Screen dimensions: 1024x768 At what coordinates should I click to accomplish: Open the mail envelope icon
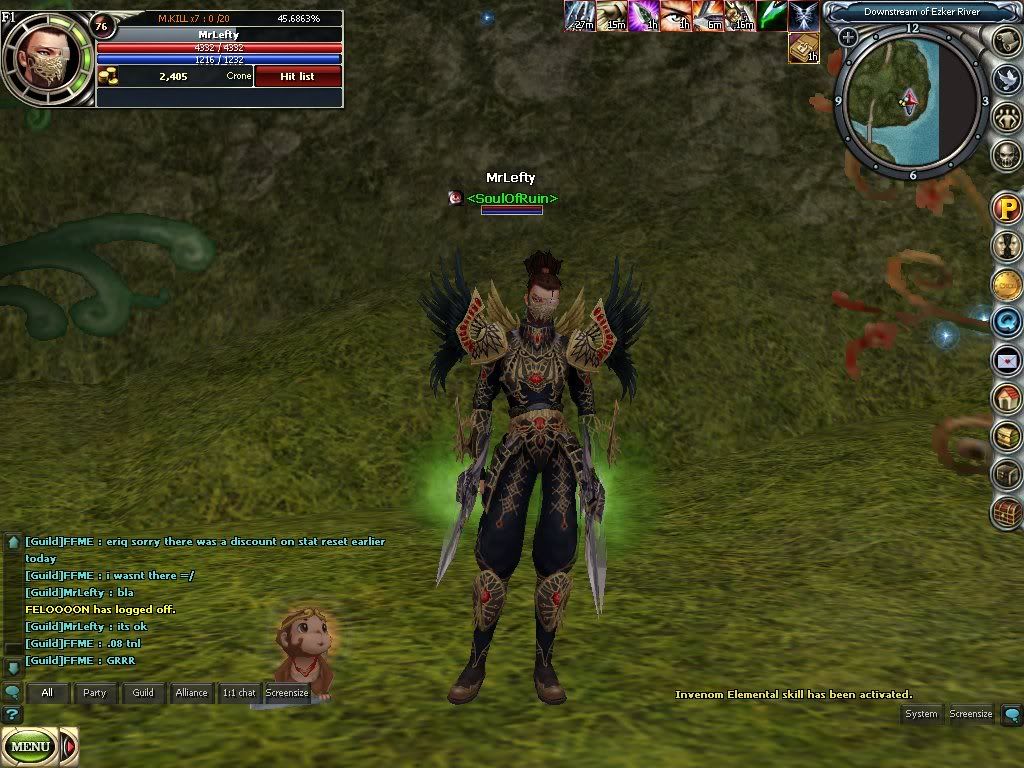(1005, 360)
